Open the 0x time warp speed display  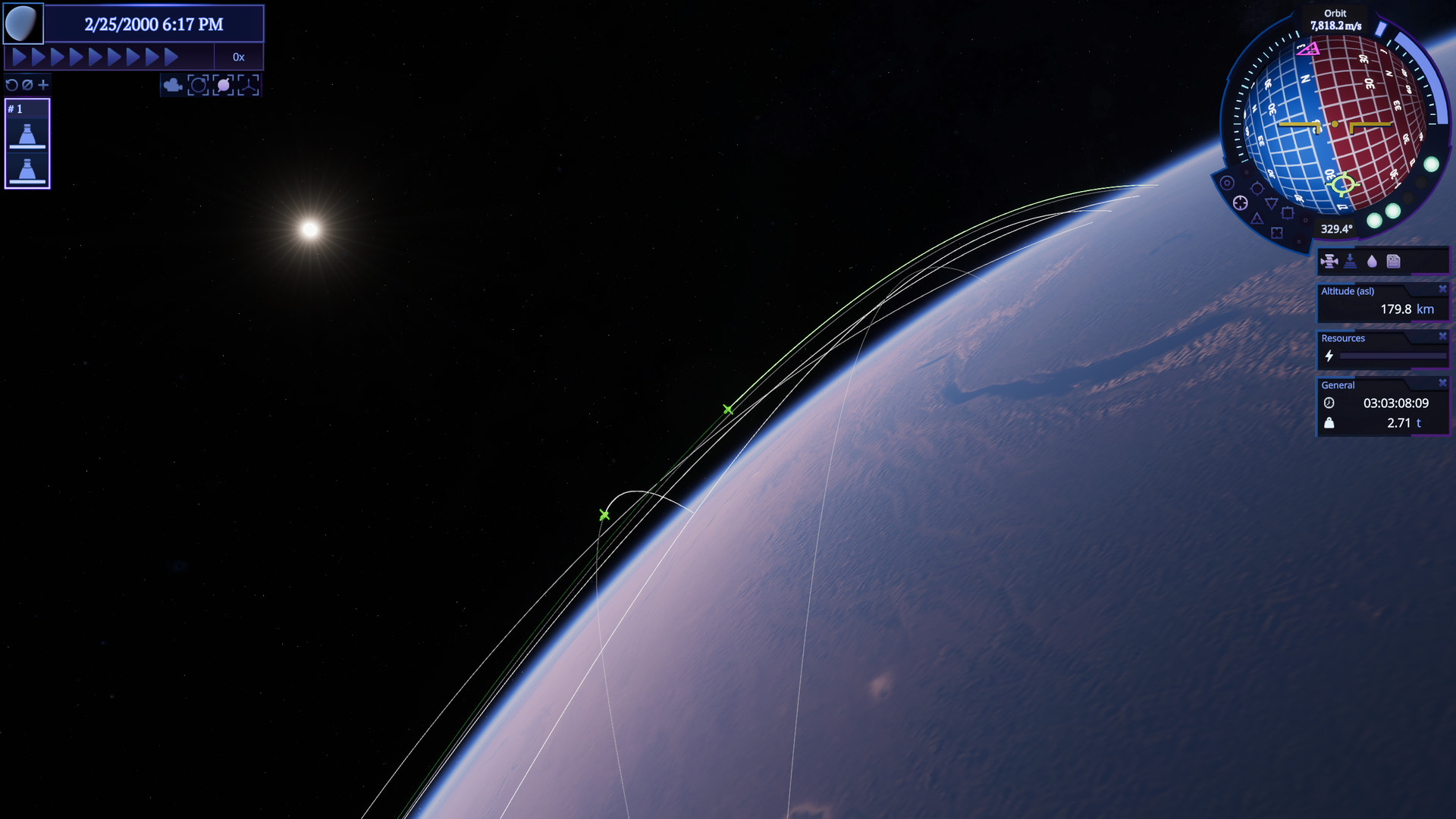point(240,56)
